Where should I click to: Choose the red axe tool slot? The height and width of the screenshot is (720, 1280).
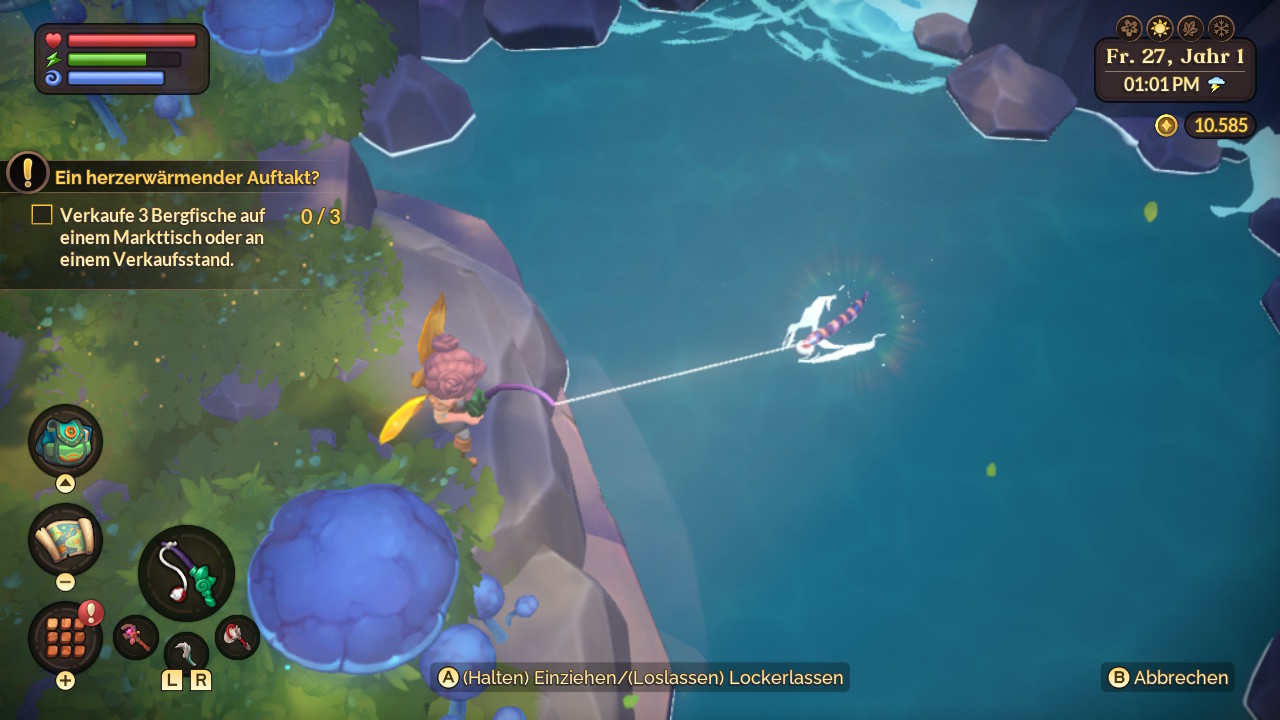pos(238,636)
